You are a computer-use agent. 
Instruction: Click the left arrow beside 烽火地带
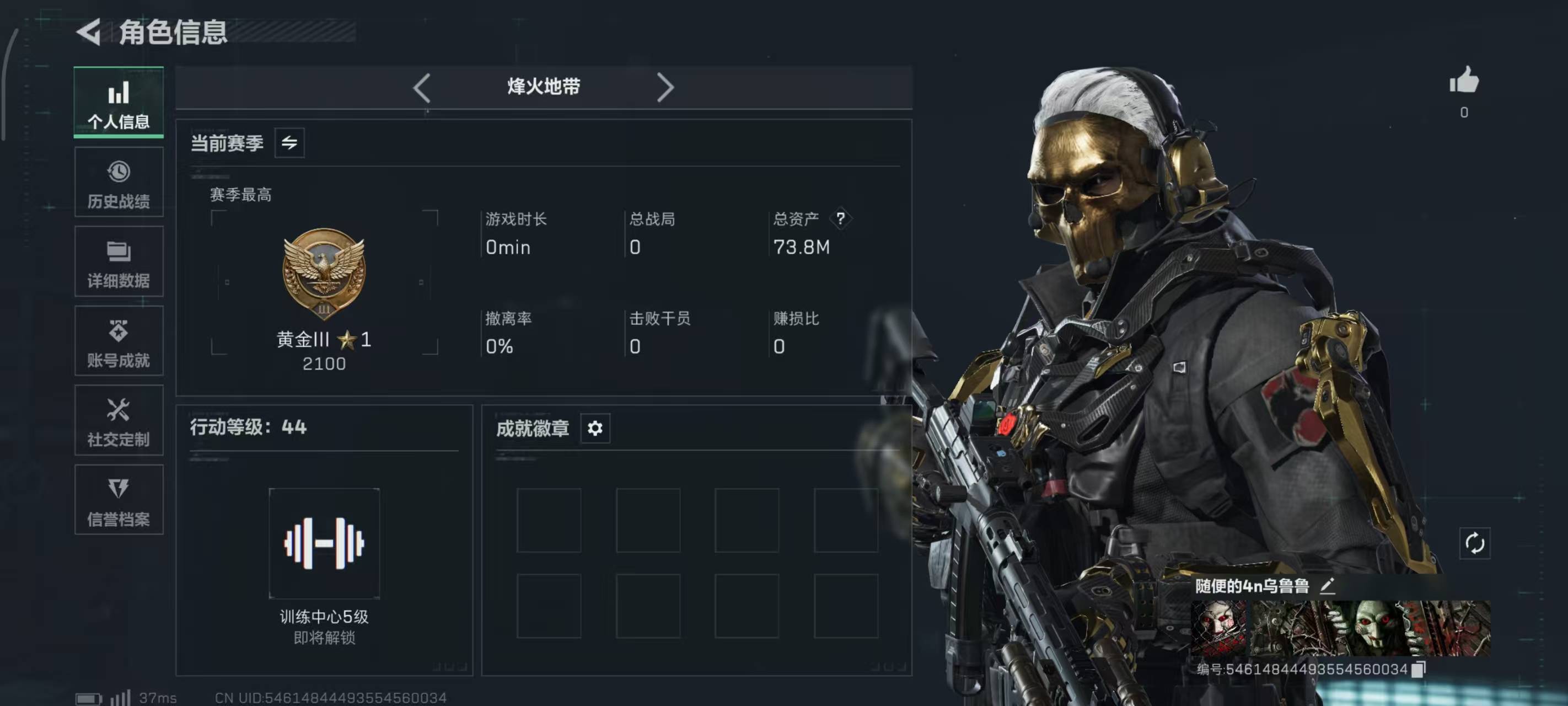click(x=422, y=88)
